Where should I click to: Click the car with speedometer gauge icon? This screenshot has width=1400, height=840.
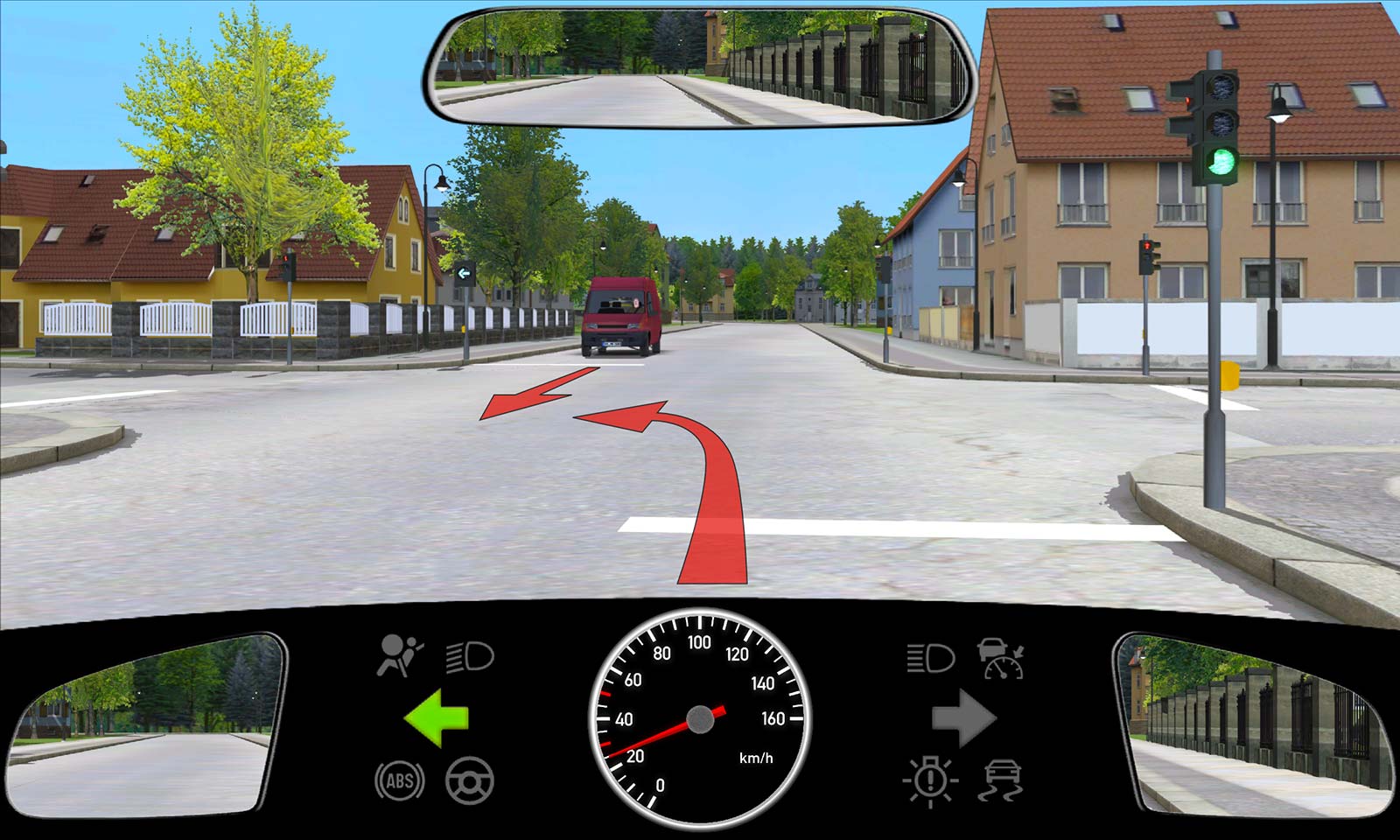pos(1001,659)
